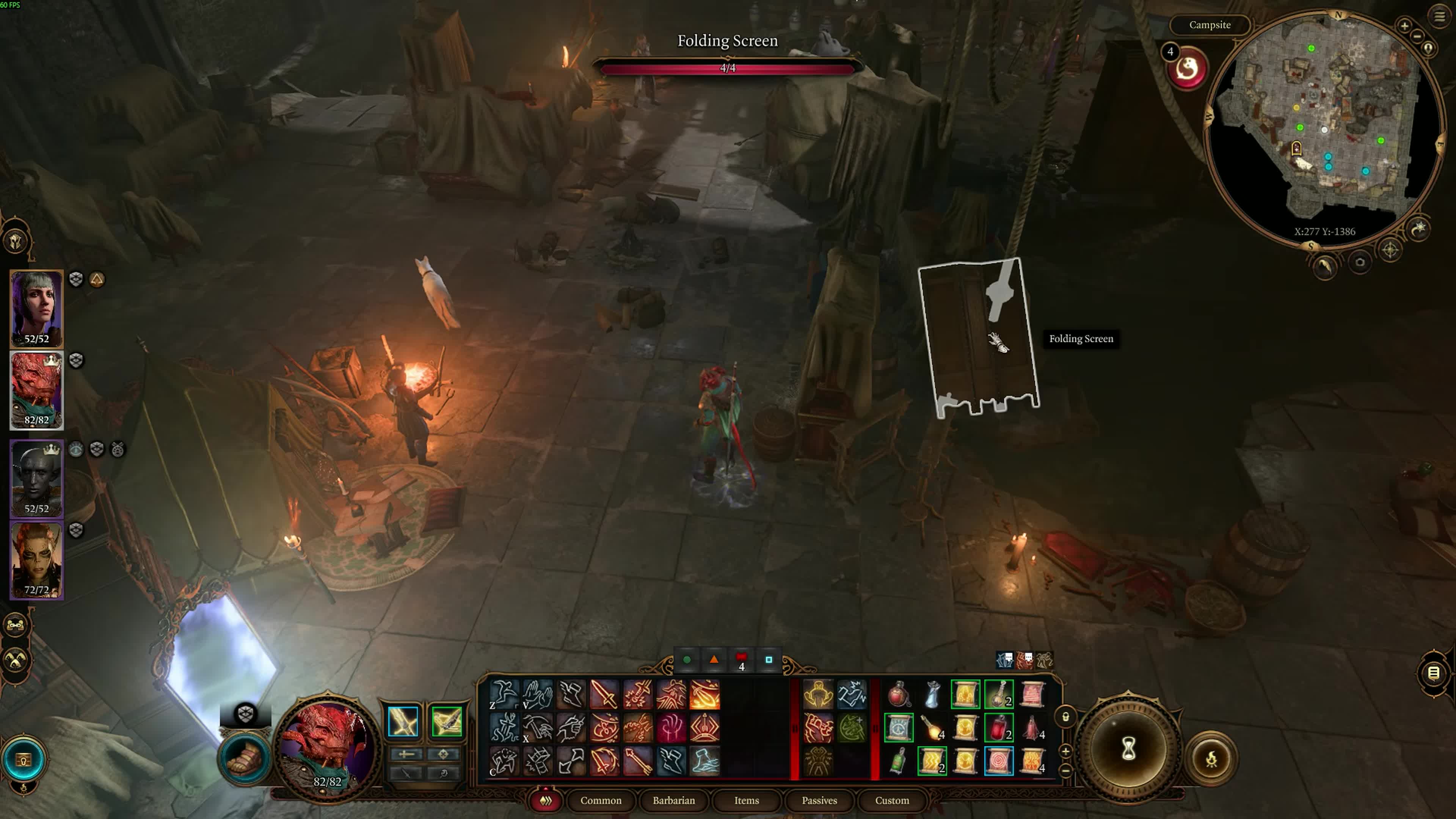This screenshot has height=819, width=1456.
Task: Switch to the Common hotbar tab
Action: [600, 800]
